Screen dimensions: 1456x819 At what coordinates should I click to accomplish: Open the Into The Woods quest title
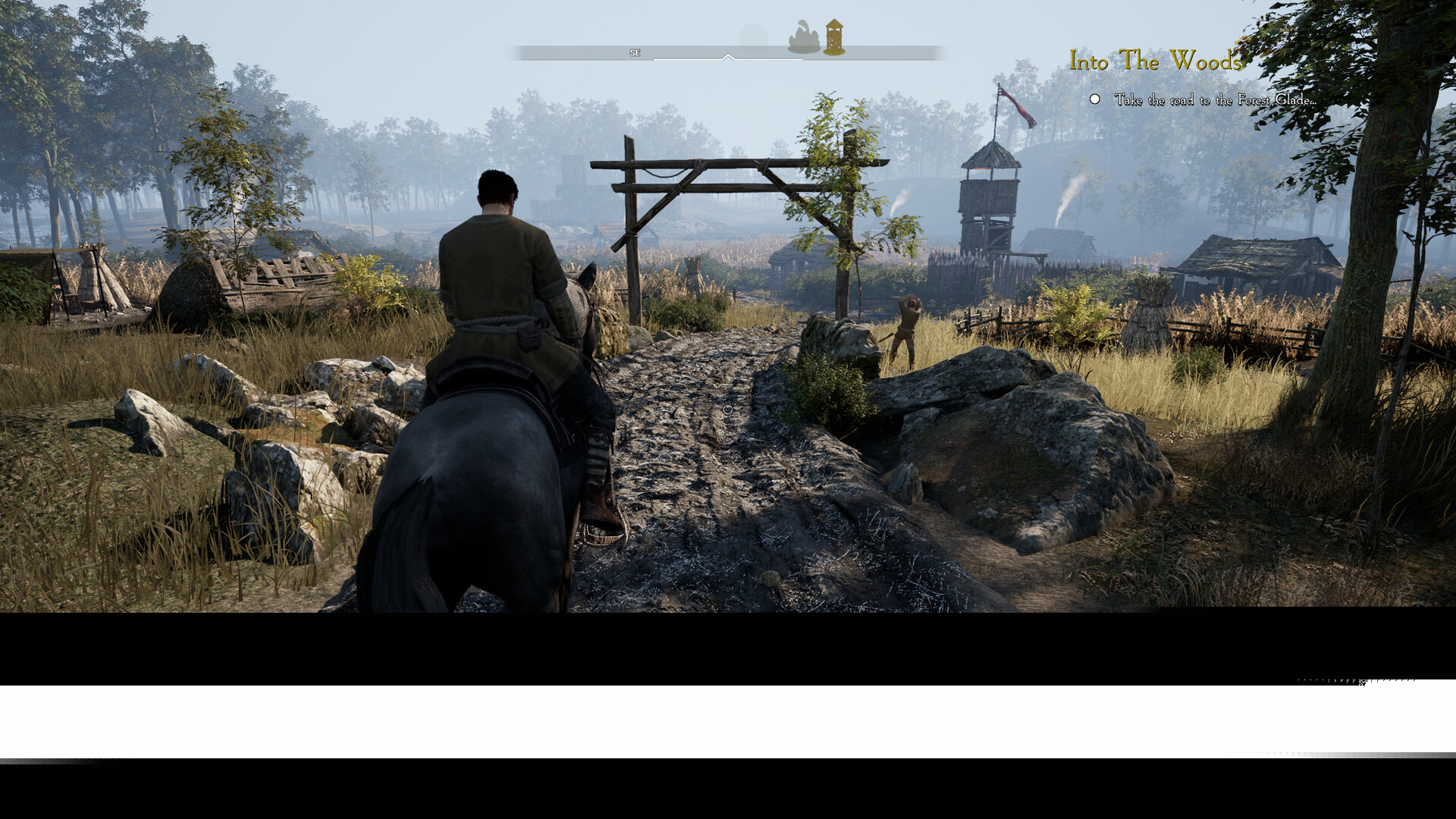click(1155, 61)
